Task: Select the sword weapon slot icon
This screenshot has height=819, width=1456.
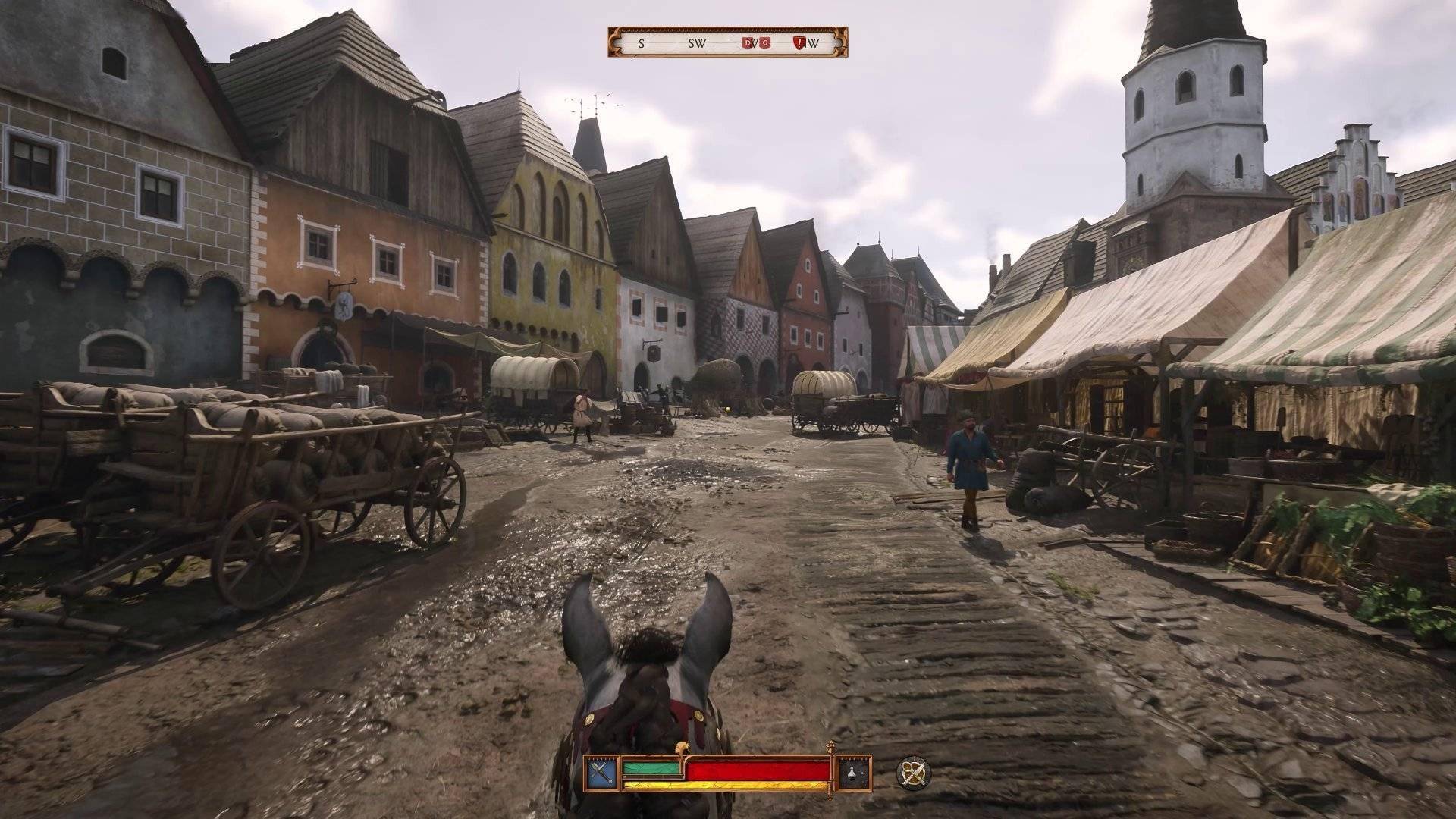Action: coord(601,773)
